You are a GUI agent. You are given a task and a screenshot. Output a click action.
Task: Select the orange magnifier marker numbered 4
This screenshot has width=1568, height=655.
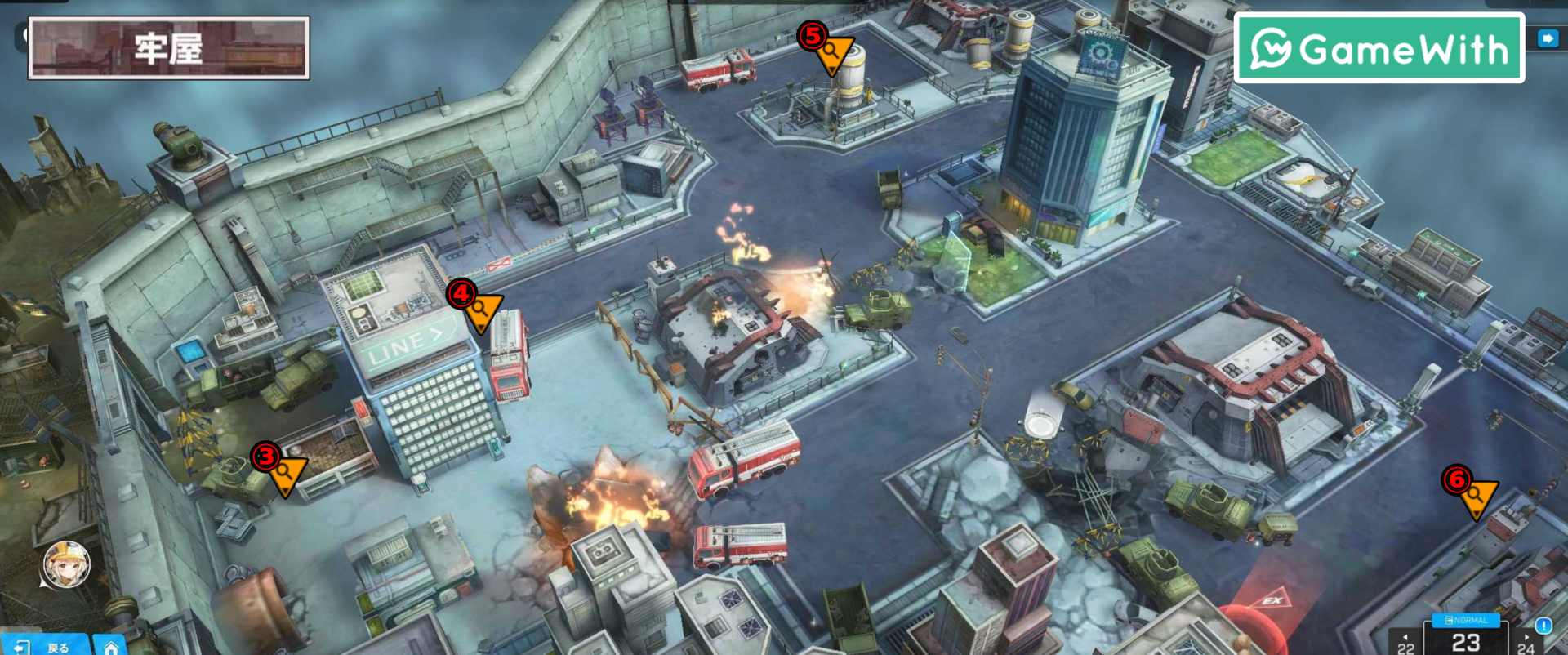480,310
